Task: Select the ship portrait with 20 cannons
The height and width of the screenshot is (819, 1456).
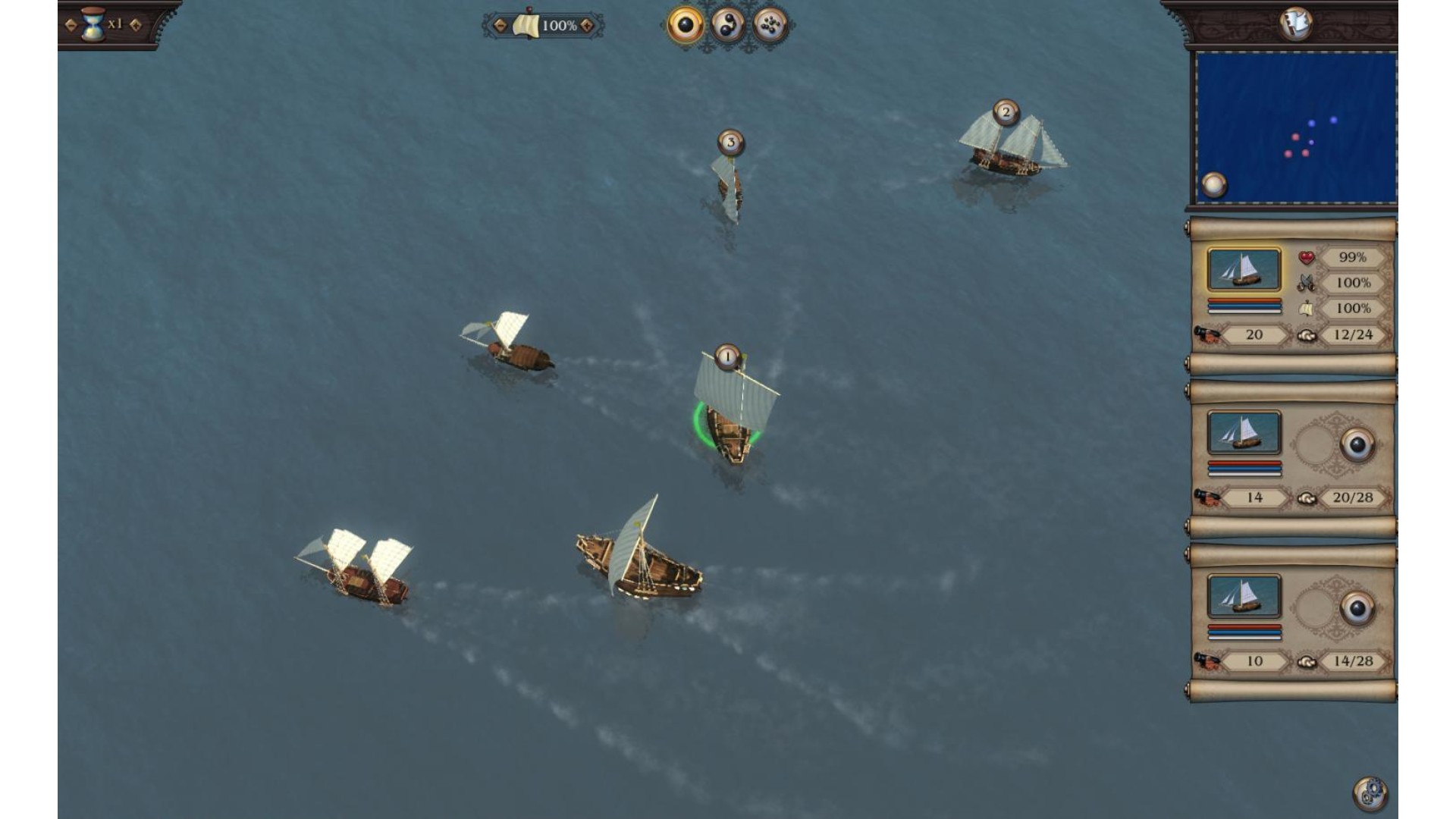Action: tap(1244, 269)
